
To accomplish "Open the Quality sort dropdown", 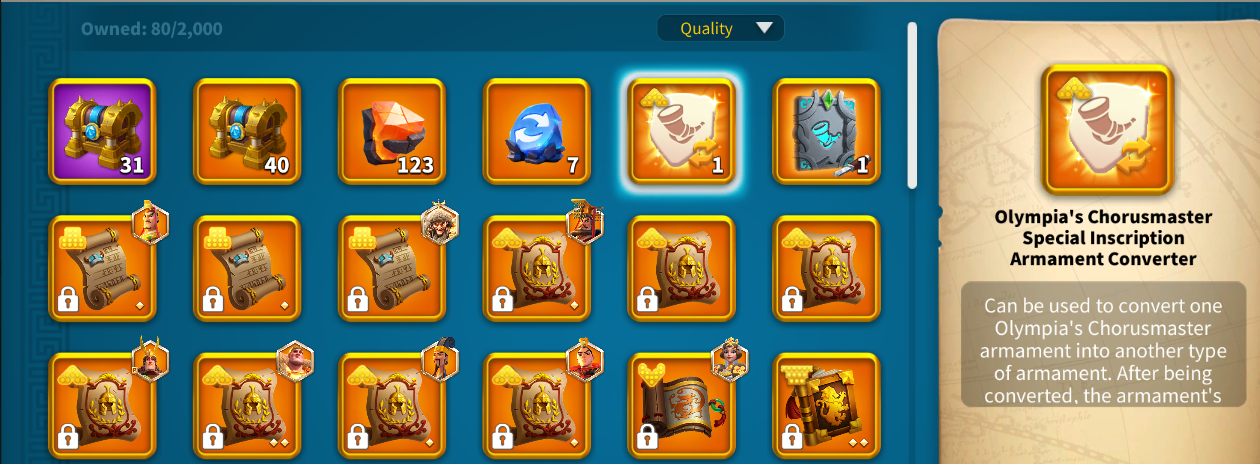I will (x=720, y=28).
